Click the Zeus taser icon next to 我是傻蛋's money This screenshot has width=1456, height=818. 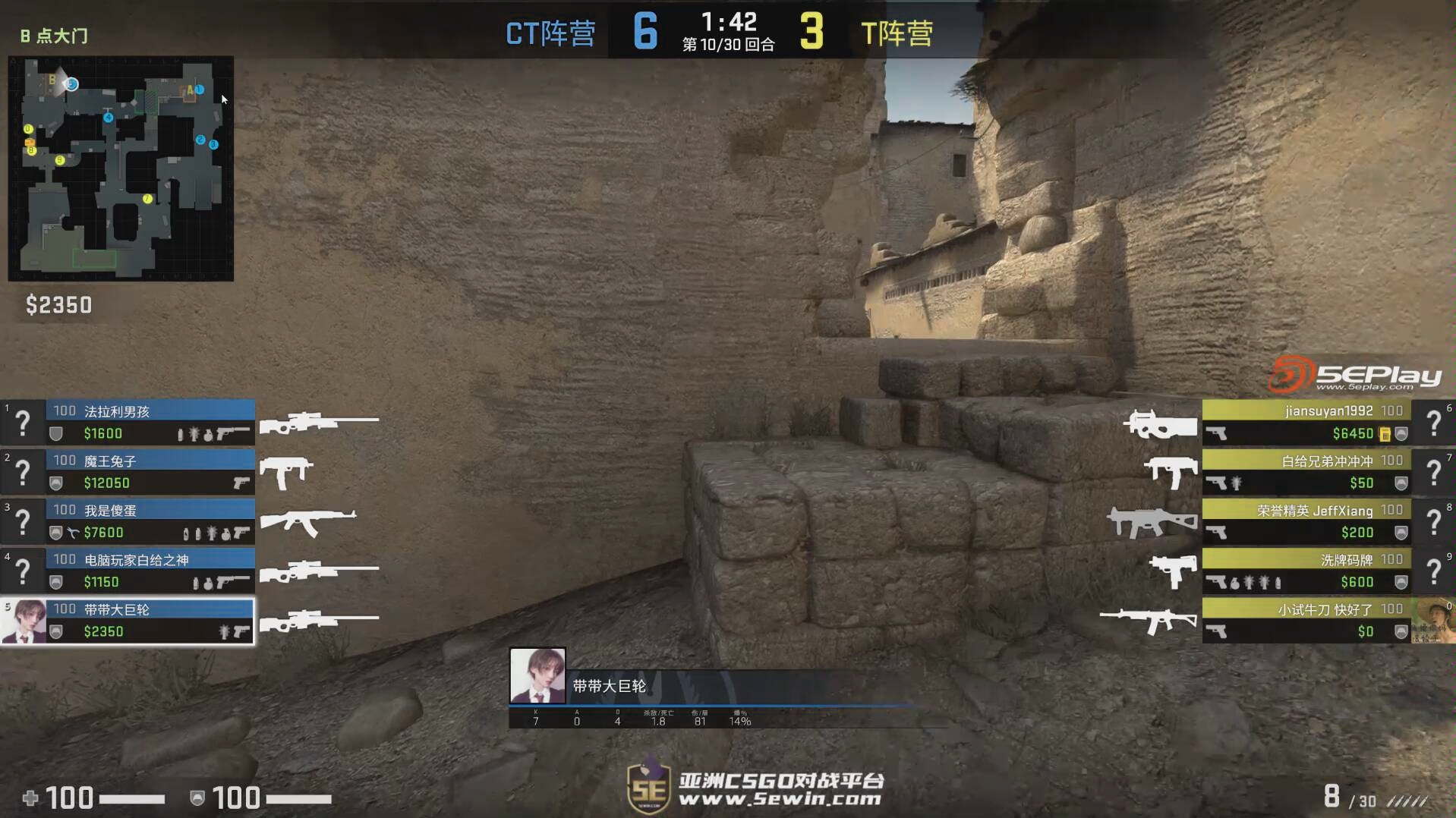pyautogui.click(x=73, y=533)
